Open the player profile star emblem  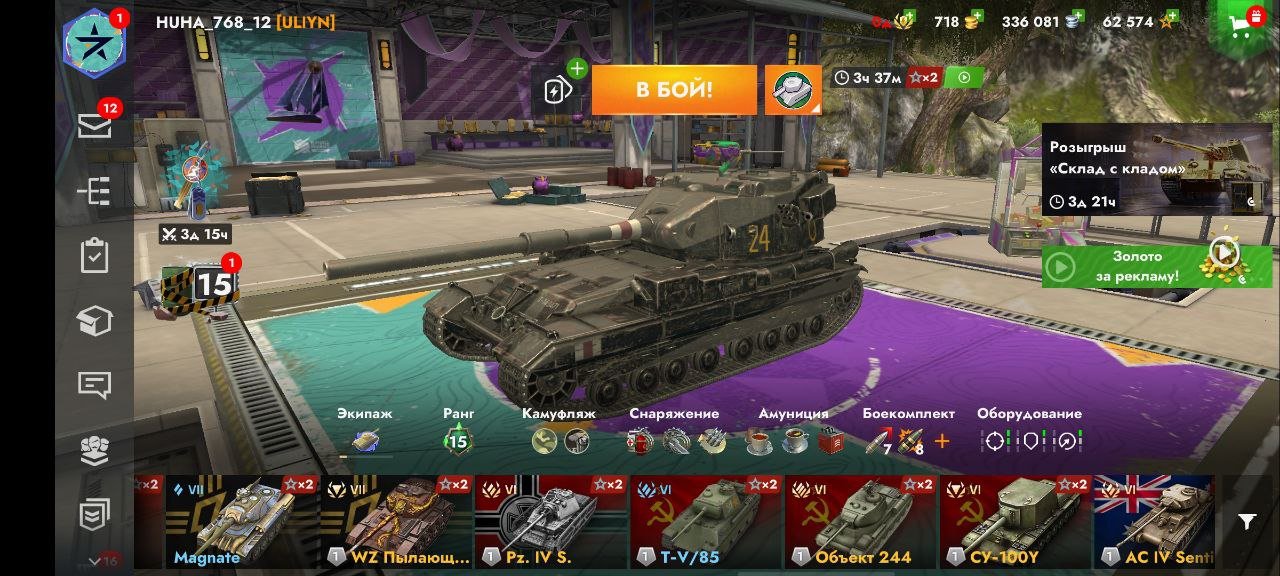94,43
